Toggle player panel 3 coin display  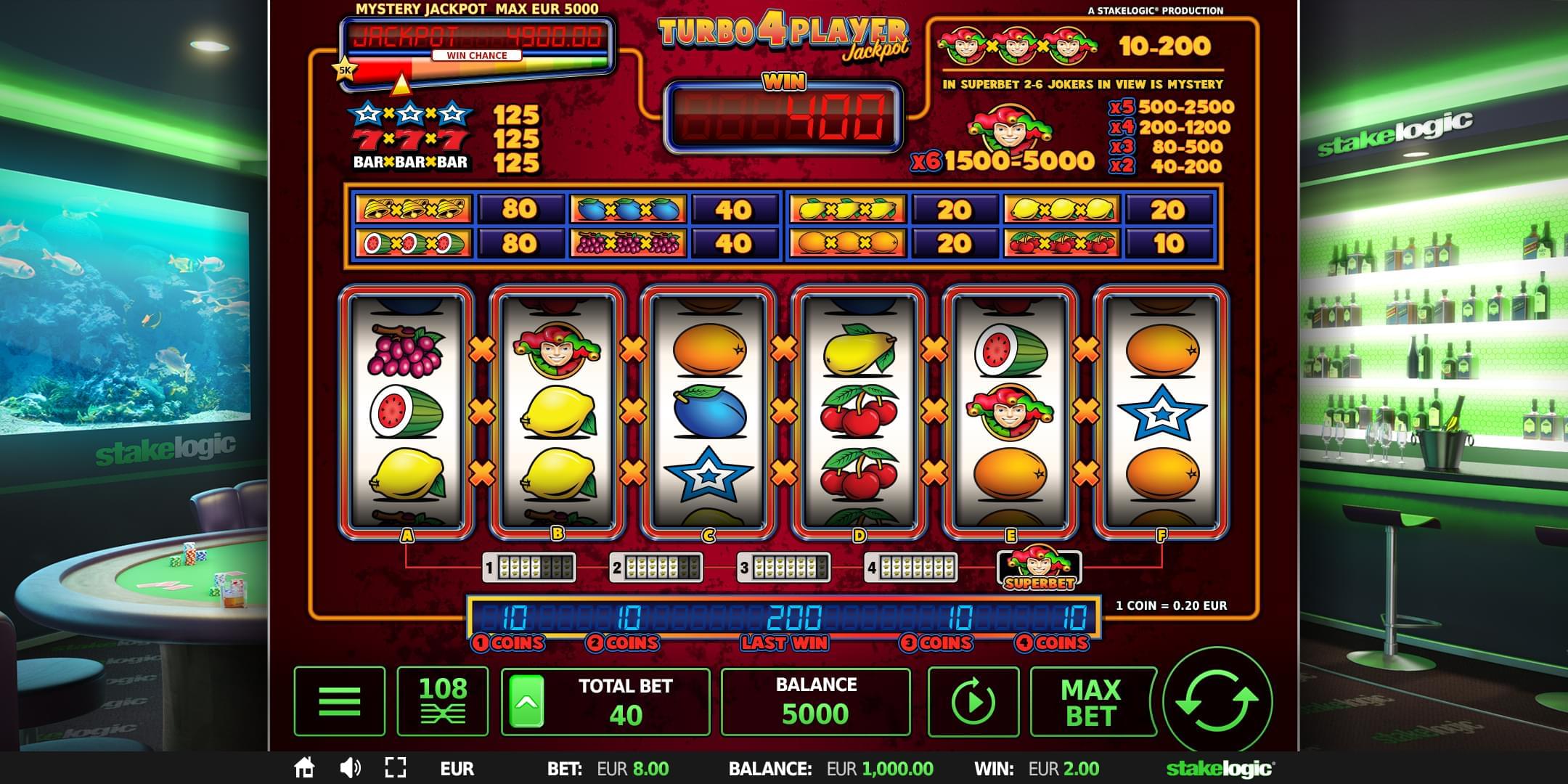[x=785, y=567]
